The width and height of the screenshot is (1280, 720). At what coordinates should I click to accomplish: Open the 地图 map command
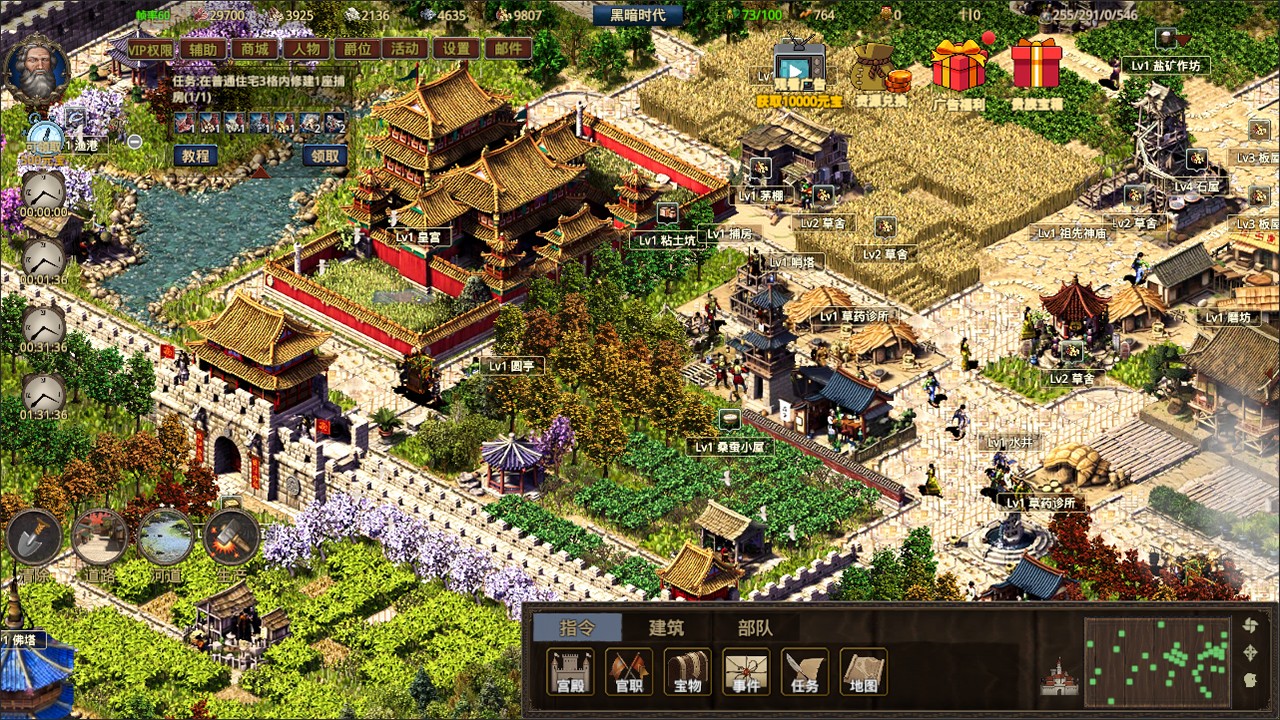click(x=863, y=672)
